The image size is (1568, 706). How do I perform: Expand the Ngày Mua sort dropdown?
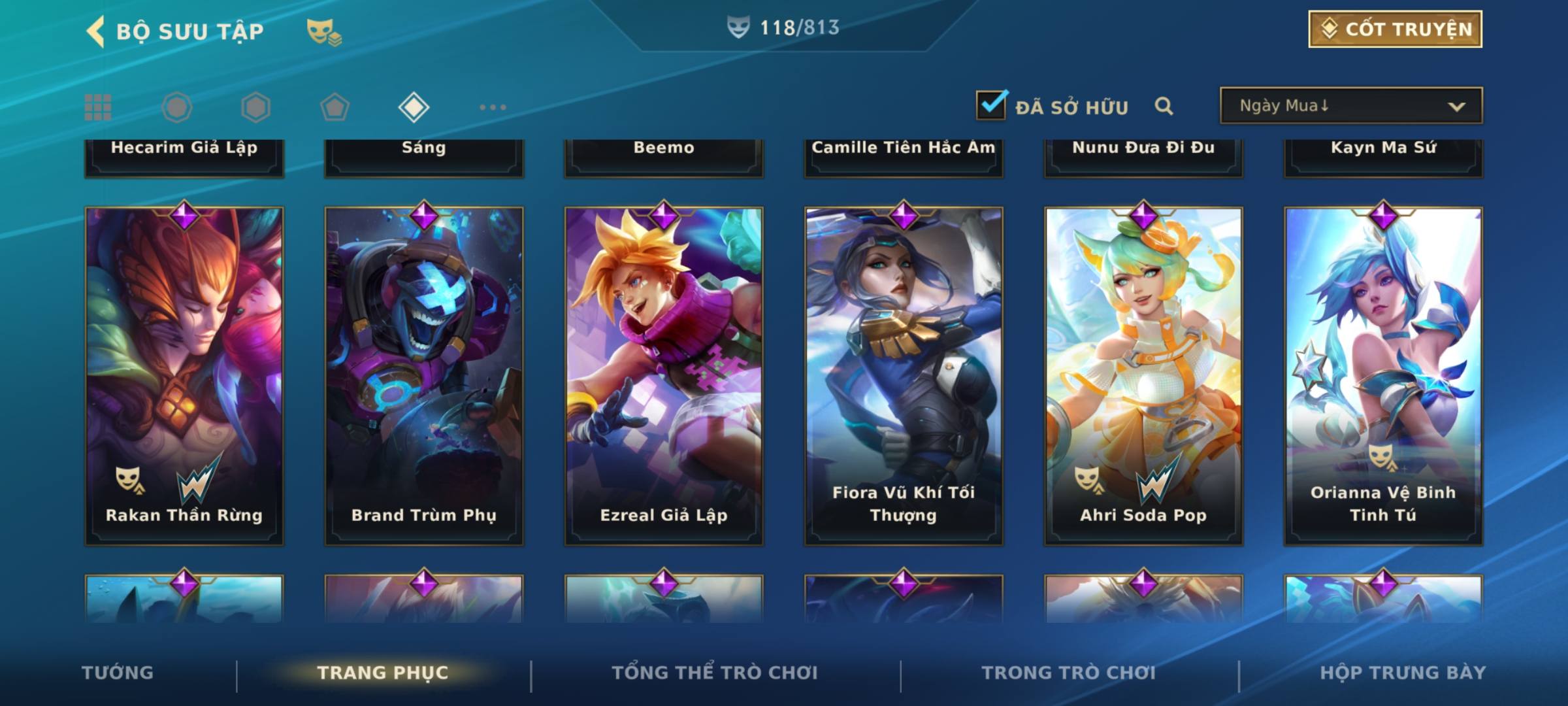[1350, 106]
